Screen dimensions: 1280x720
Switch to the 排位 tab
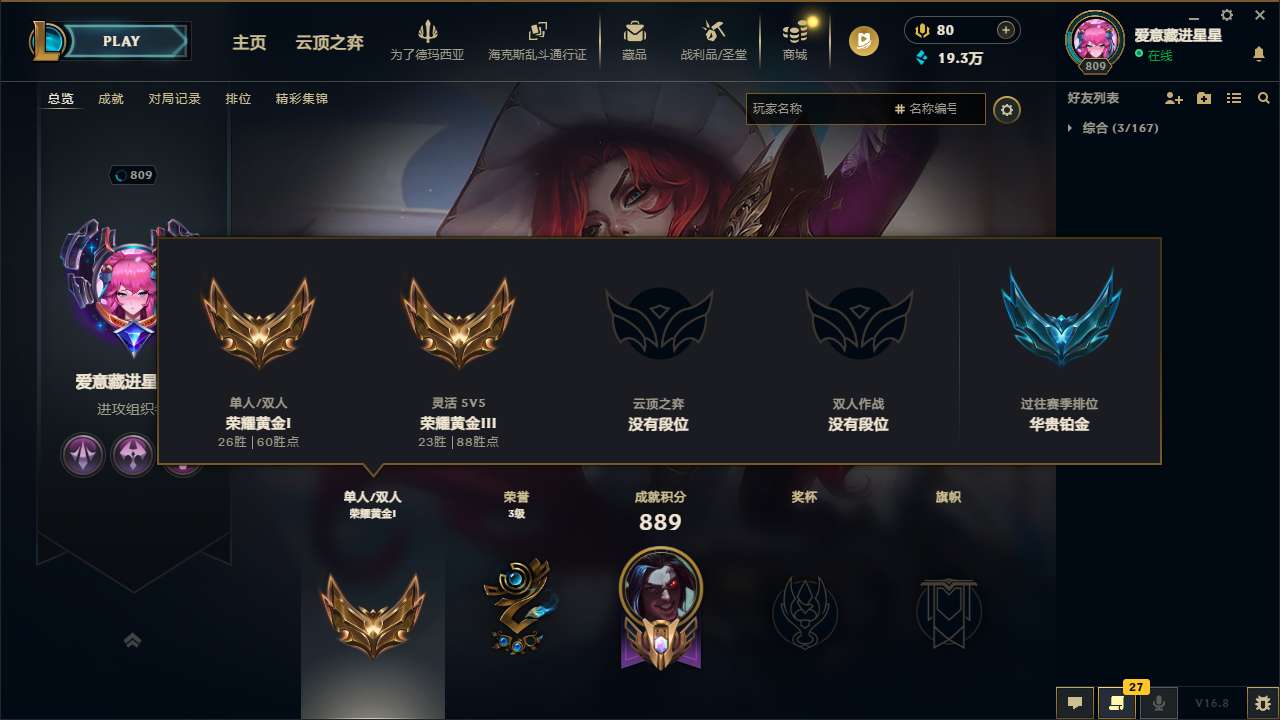pyautogui.click(x=239, y=98)
